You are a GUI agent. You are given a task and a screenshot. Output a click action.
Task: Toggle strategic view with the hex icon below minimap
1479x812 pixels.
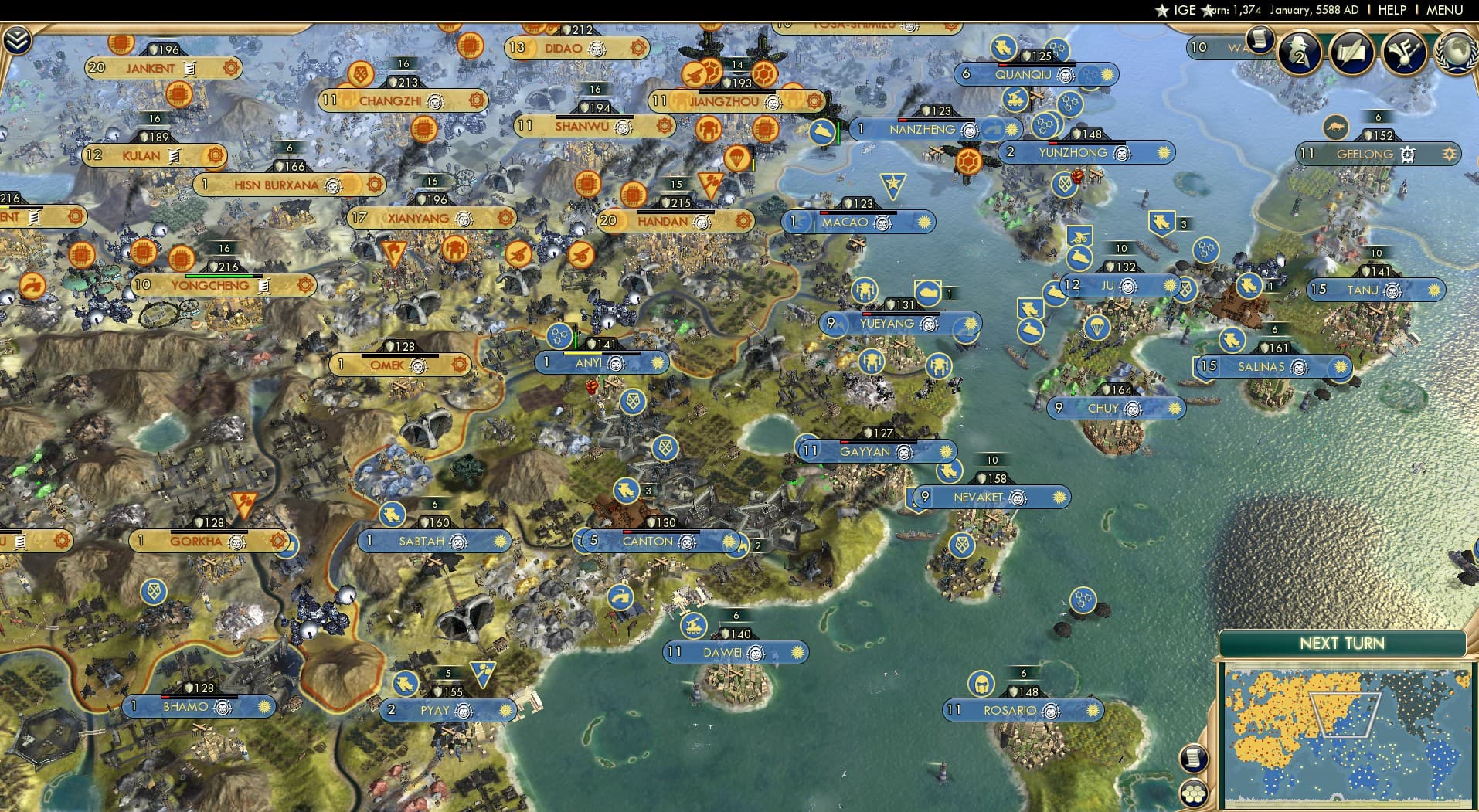[1195, 794]
